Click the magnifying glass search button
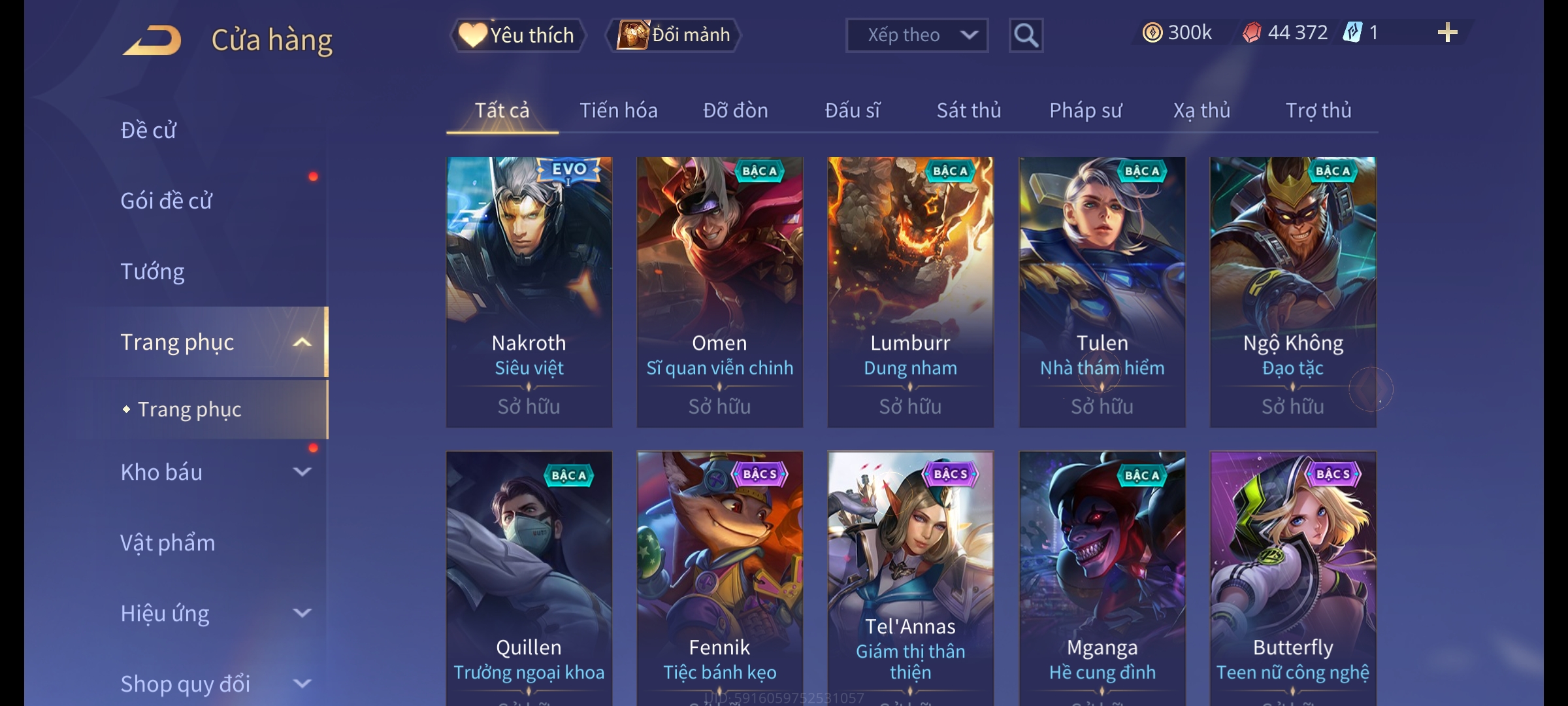The image size is (1568, 706). [x=1026, y=35]
